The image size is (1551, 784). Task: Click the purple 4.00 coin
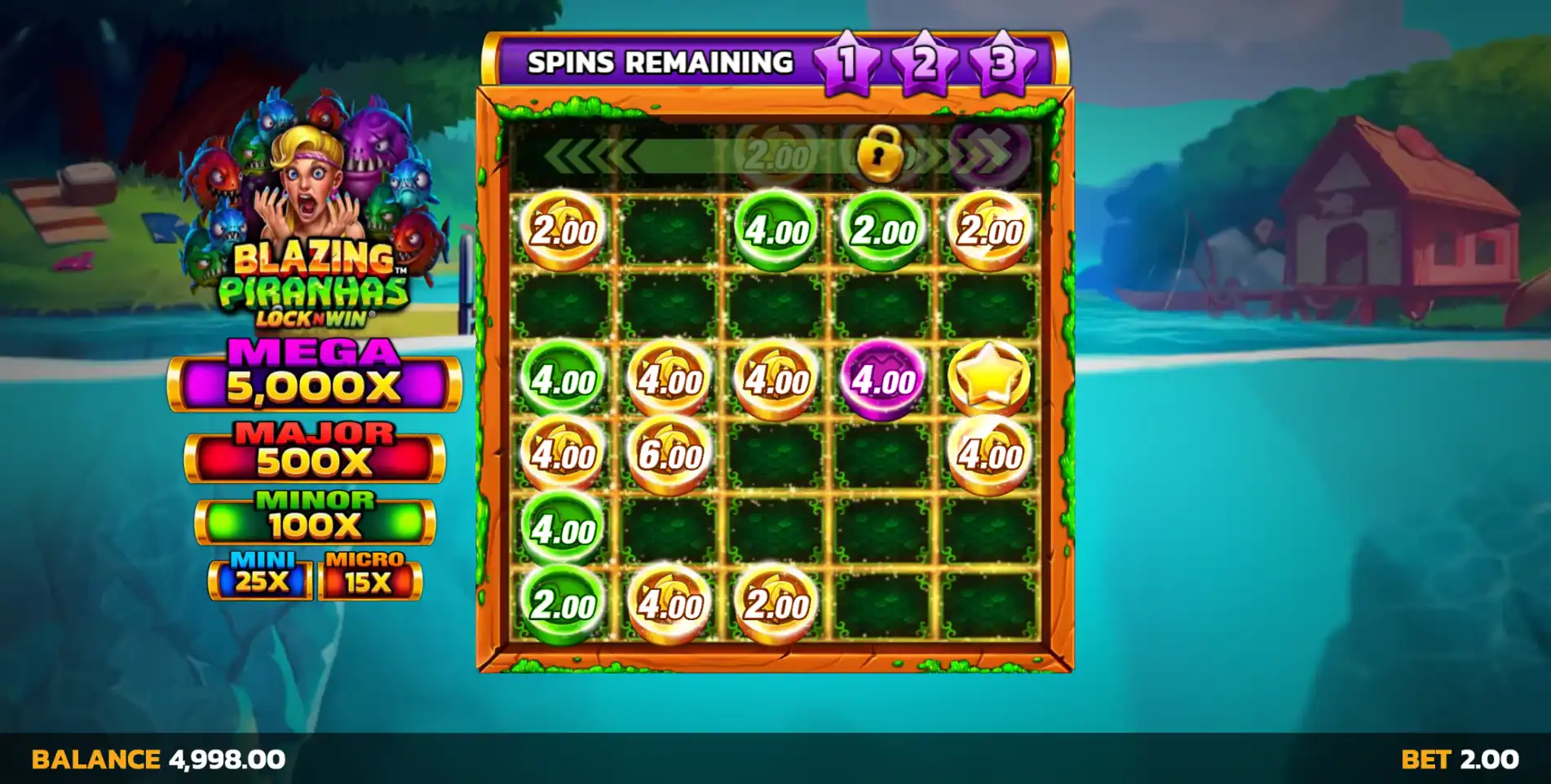(883, 380)
